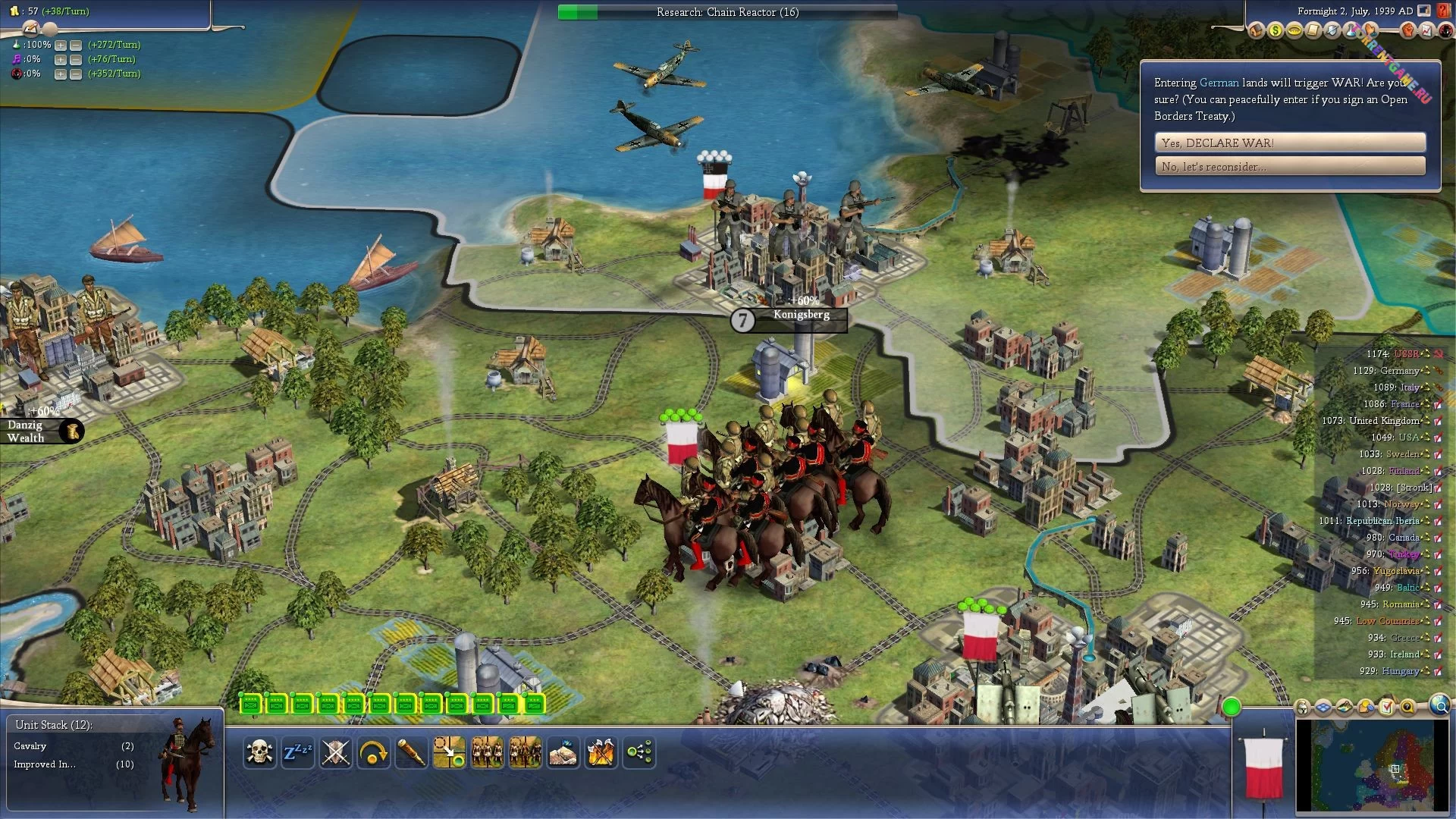Open the research bar for Chain Reactor
This screenshot has height=819, width=1456.
(727, 12)
